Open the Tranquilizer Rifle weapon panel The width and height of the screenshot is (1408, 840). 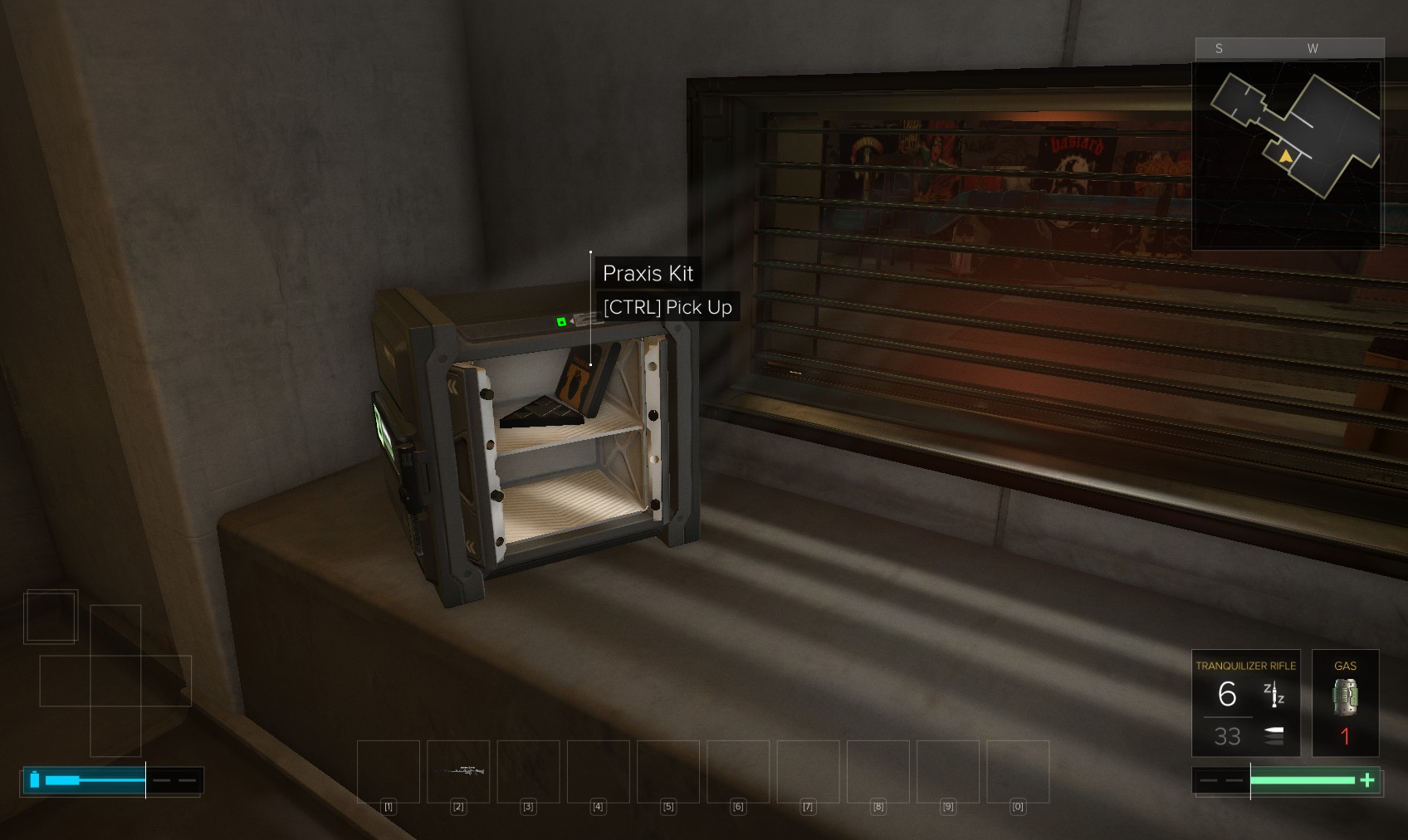pos(1245,702)
